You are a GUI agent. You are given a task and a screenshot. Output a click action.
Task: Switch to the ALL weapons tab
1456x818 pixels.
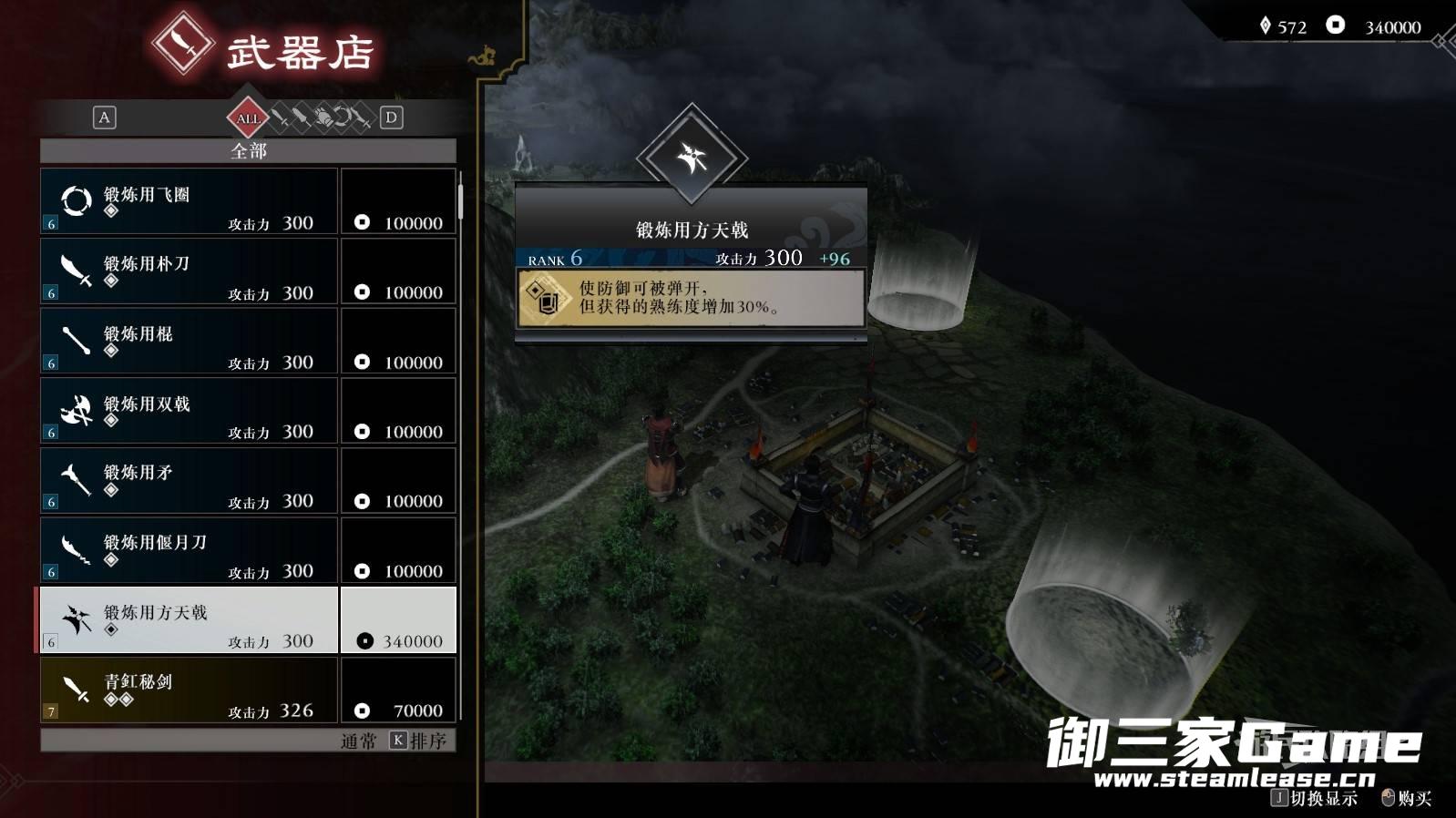coord(248,118)
